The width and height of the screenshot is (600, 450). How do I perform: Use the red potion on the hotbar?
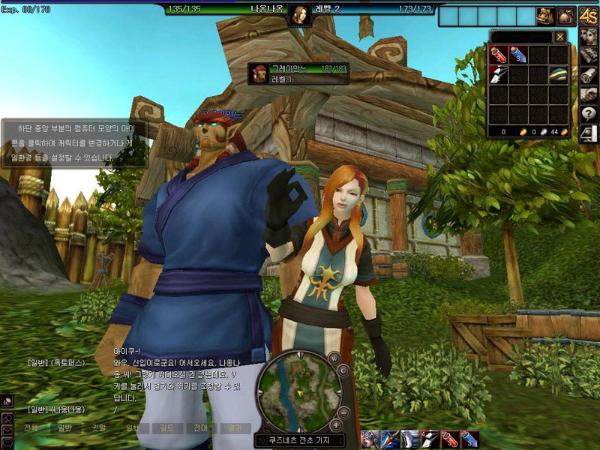coord(448,438)
